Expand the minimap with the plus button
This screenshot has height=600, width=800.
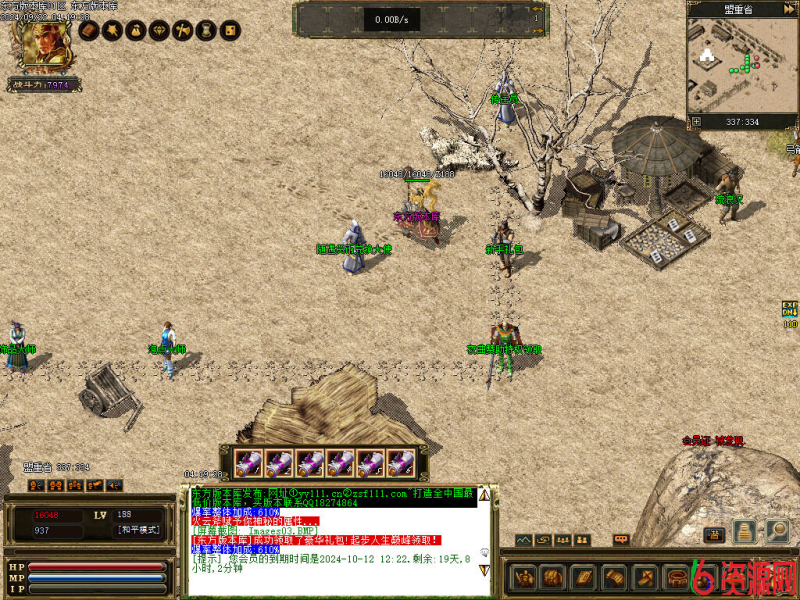697,122
